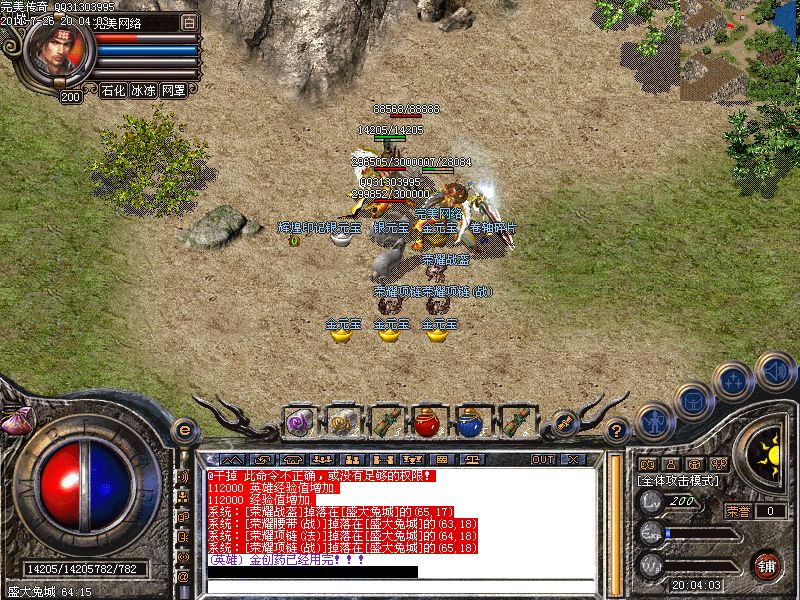
Task: Use the blue potion in the belt
Action: coord(472,423)
